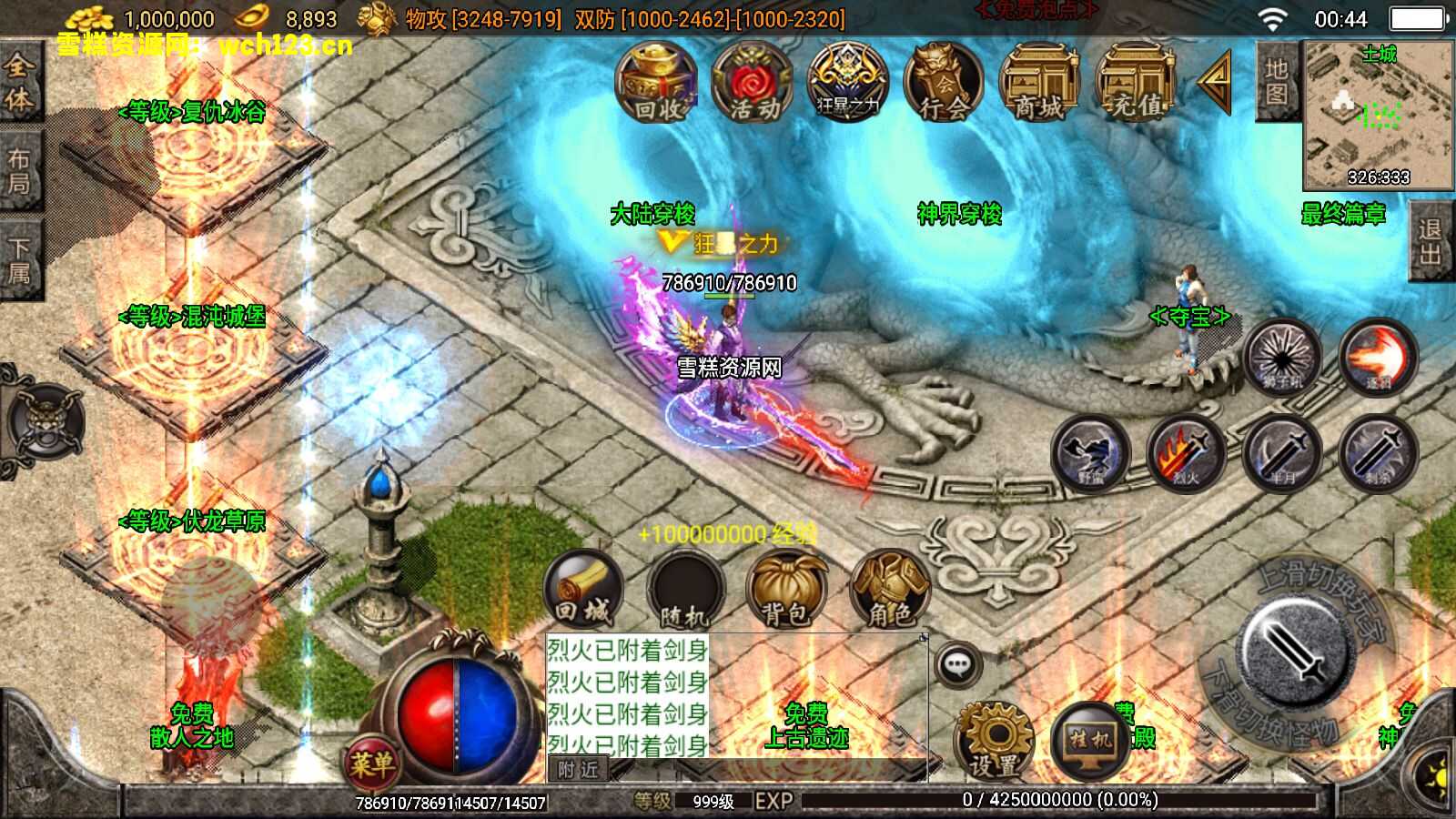Open the 设置 settings gear
This screenshot has width=1456, height=819.
tap(994, 742)
